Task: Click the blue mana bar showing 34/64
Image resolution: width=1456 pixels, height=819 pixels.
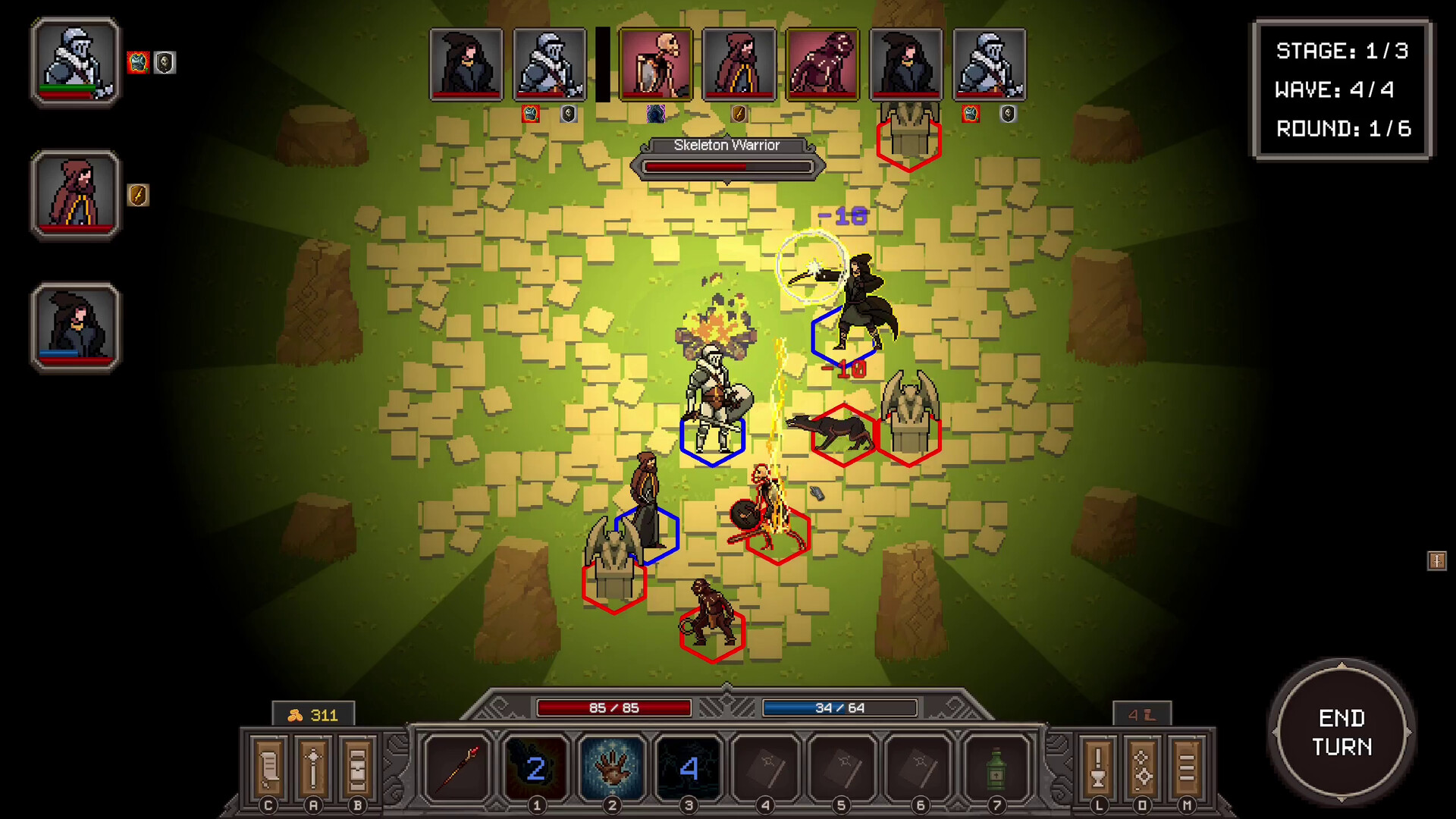Action: pyautogui.click(x=839, y=707)
